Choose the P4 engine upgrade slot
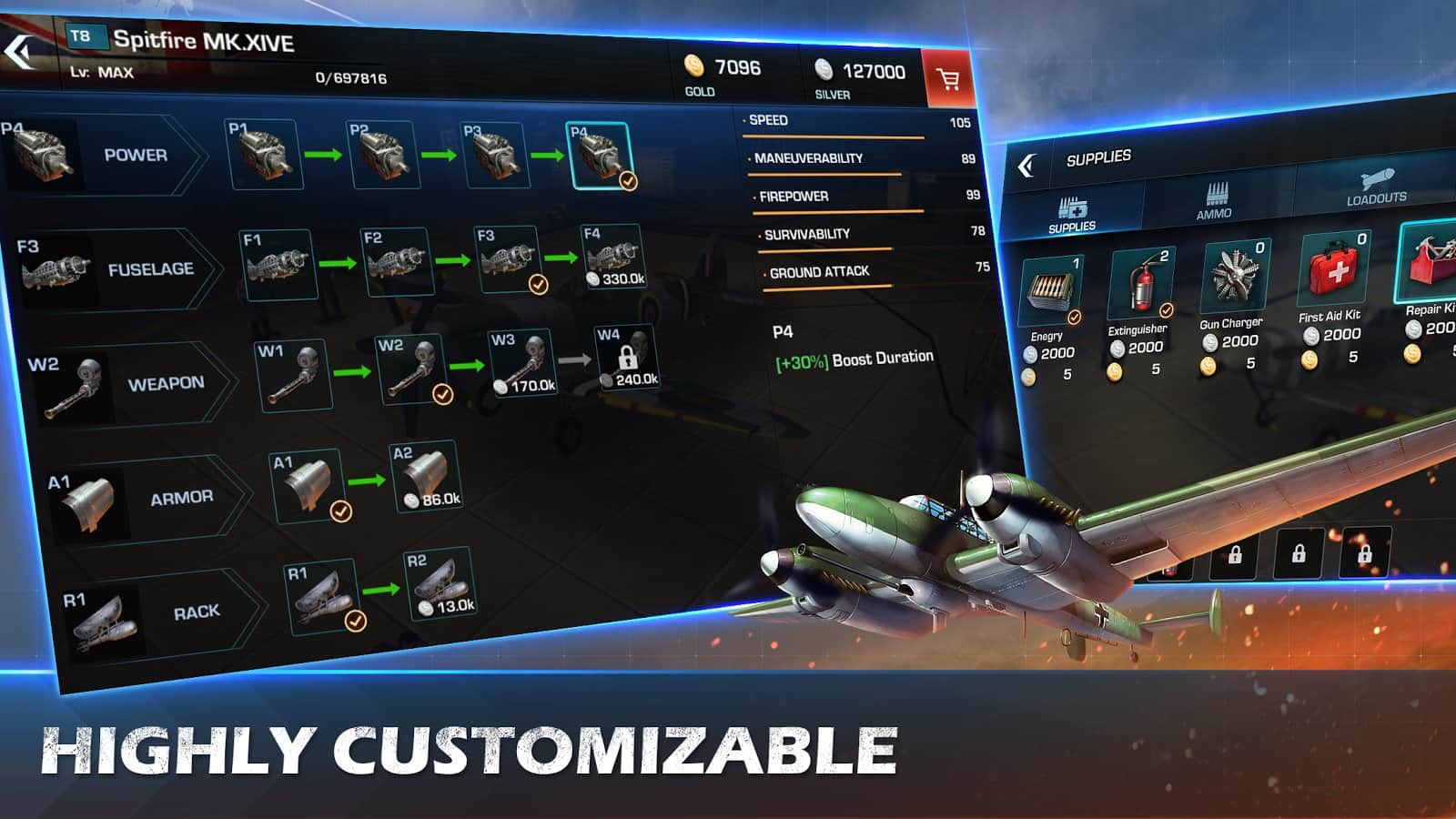 point(601,156)
